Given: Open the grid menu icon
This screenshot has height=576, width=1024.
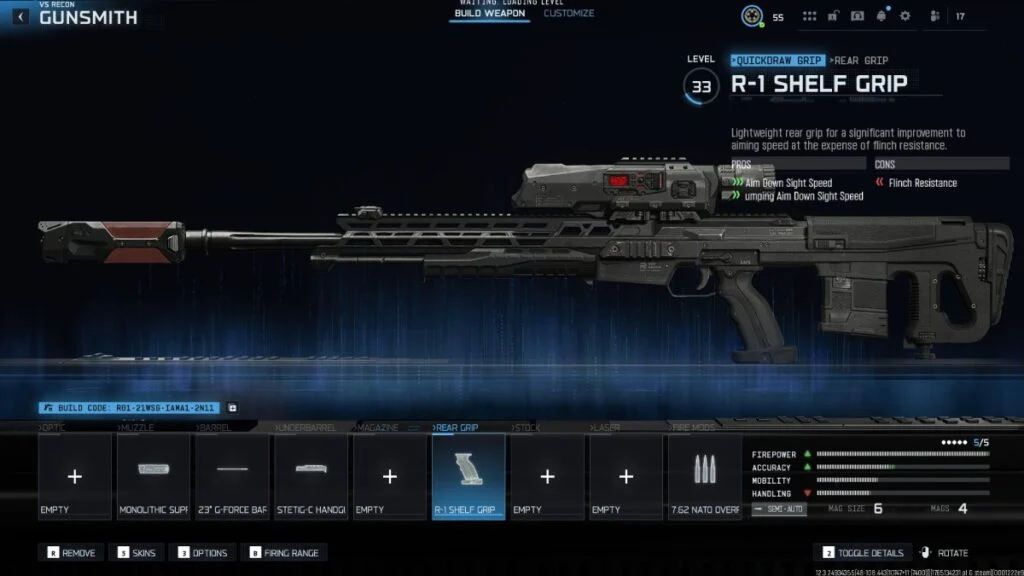Looking at the screenshot, I should pos(809,16).
